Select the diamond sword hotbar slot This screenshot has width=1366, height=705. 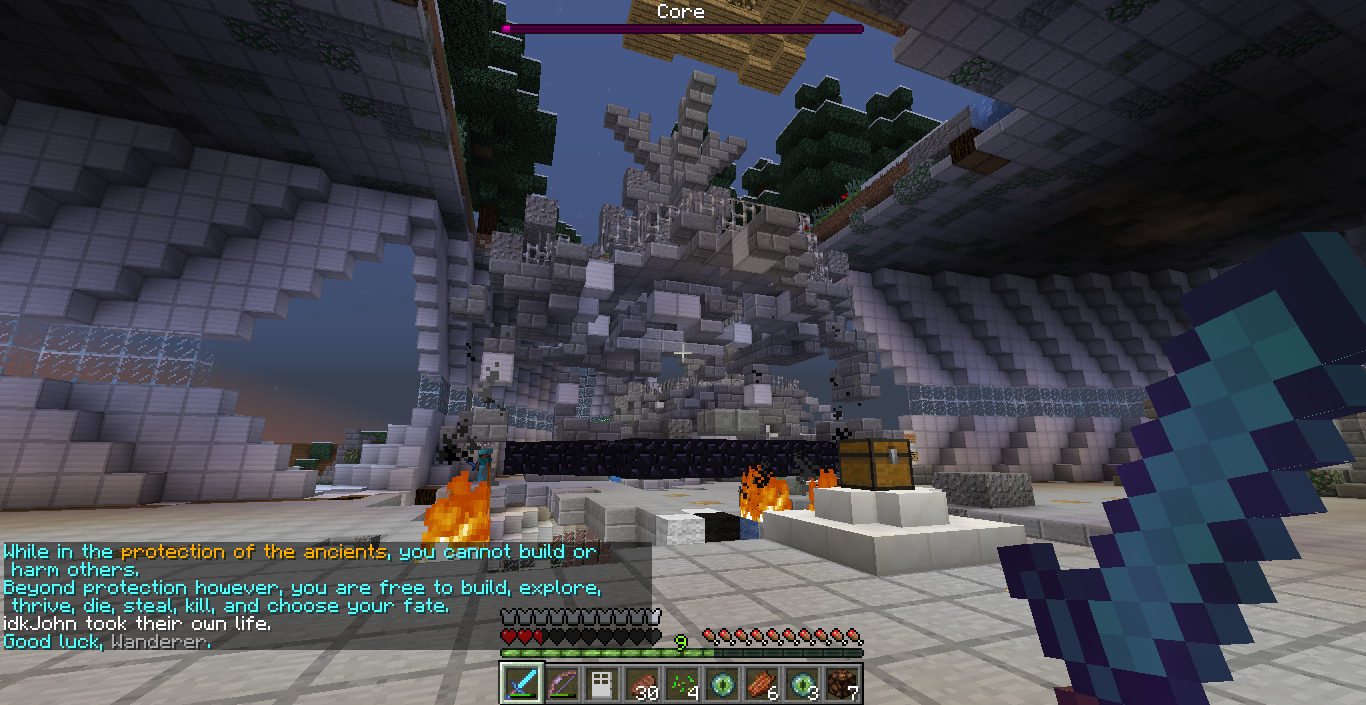coord(521,684)
